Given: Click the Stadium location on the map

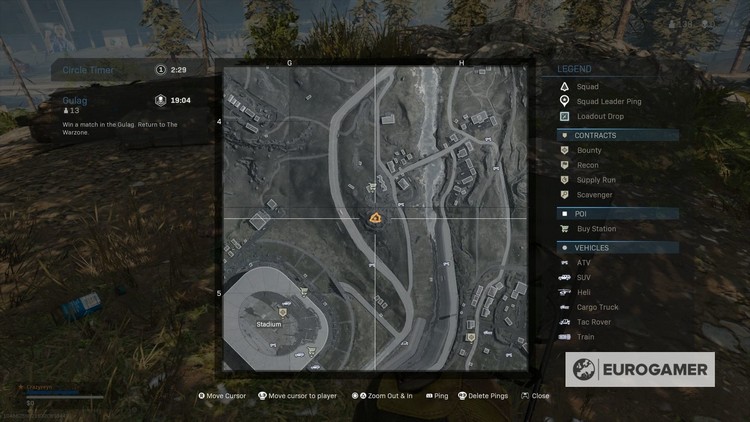Looking at the screenshot, I should [270, 324].
